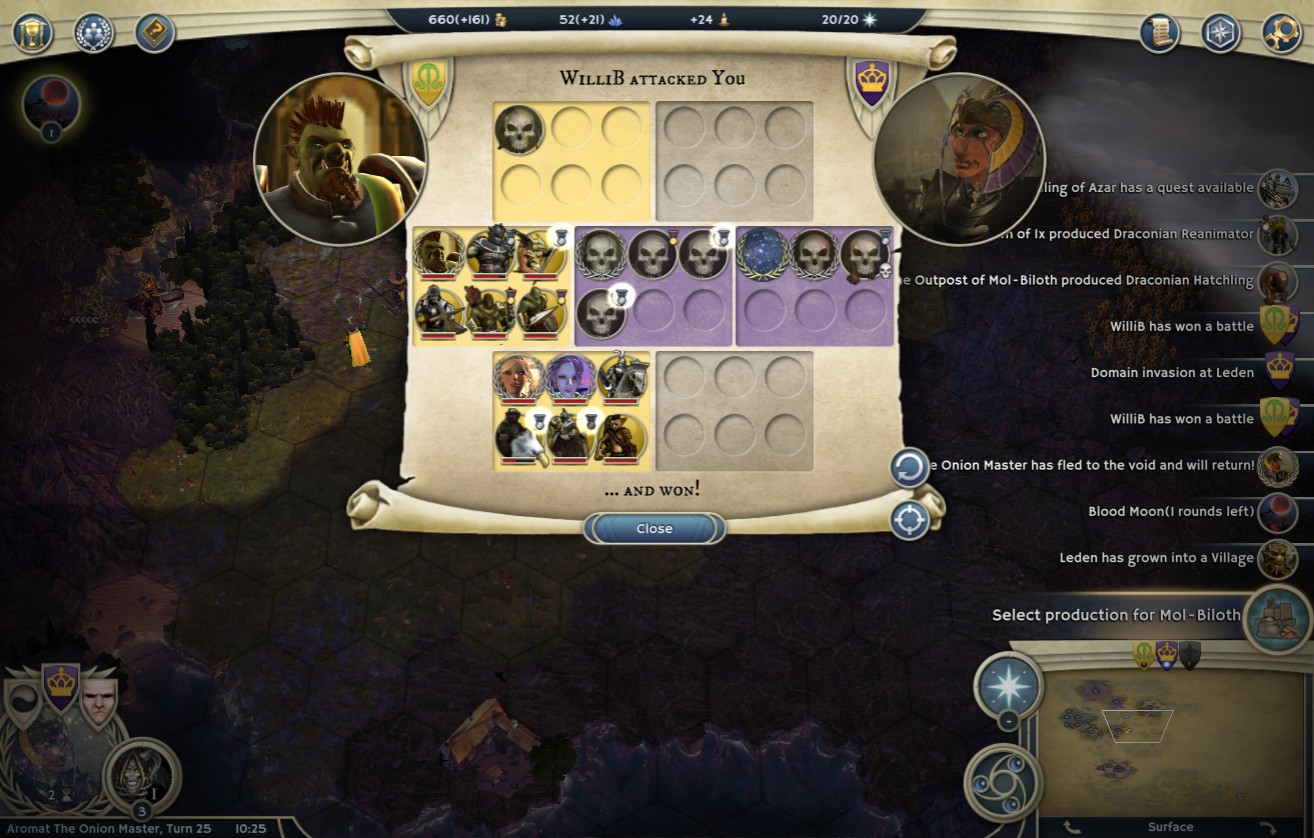
Task: Click the Blood Moon indicator icon
Action: 51,101
